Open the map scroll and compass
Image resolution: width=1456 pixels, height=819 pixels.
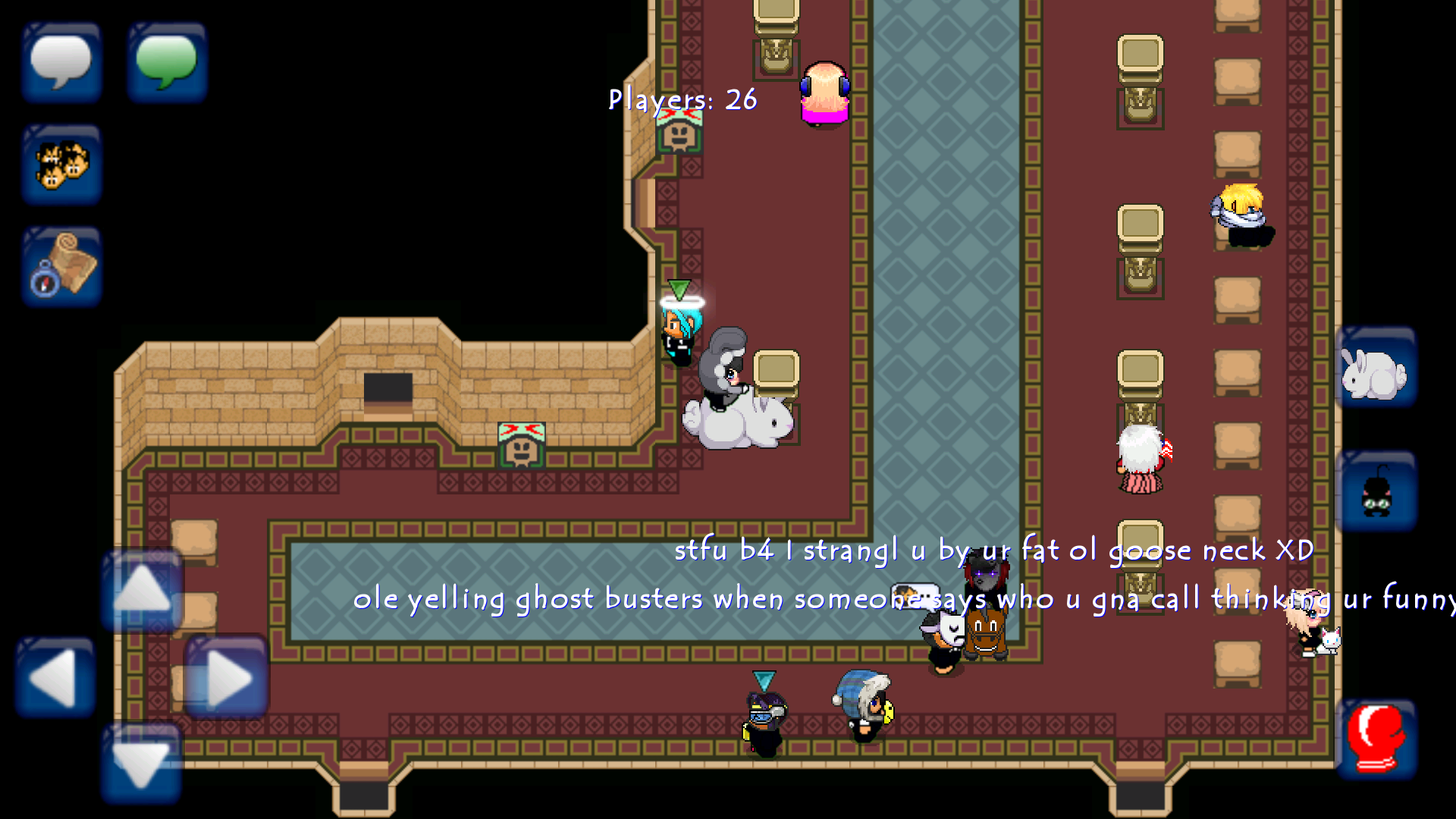coord(61,266)
